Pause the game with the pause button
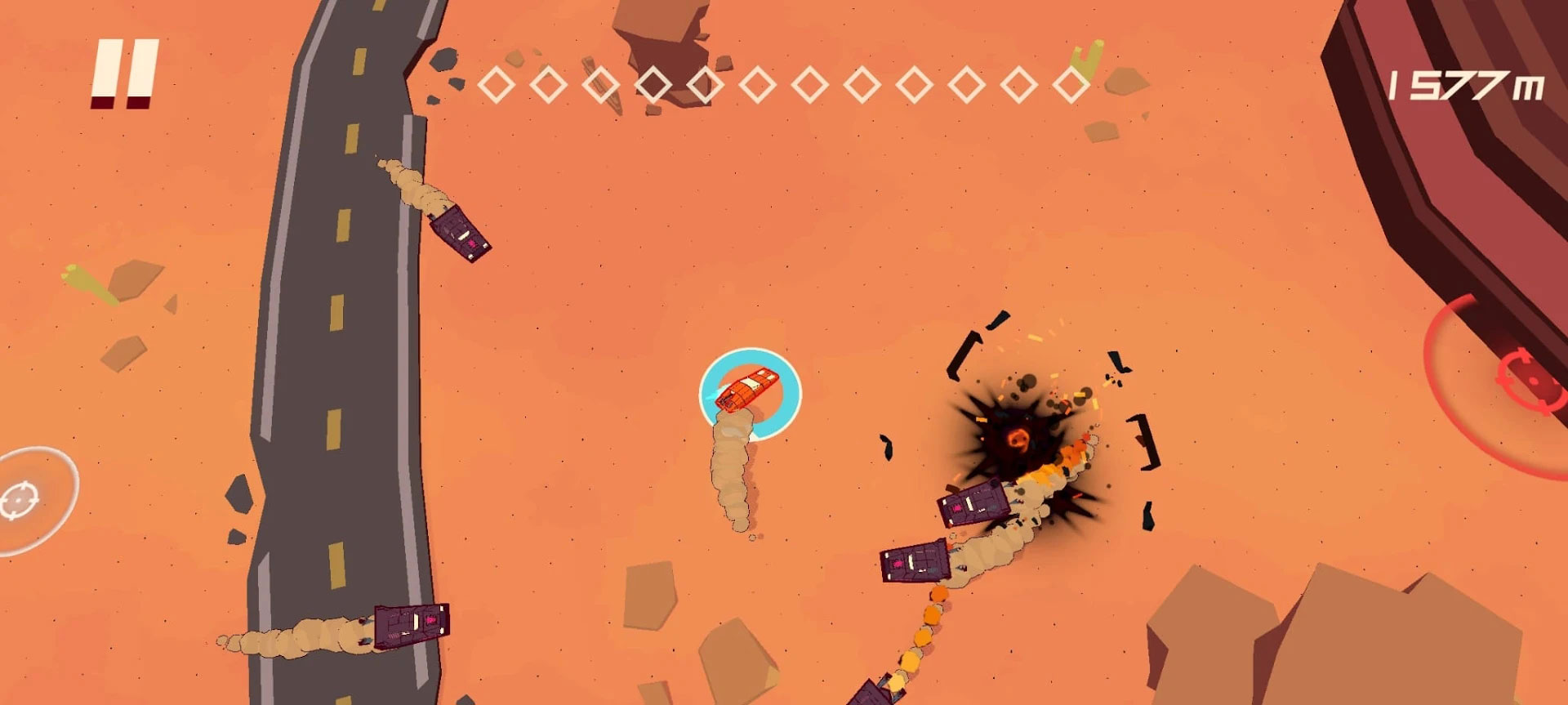This screenshot has height=705, width=1568. (125, 74)
